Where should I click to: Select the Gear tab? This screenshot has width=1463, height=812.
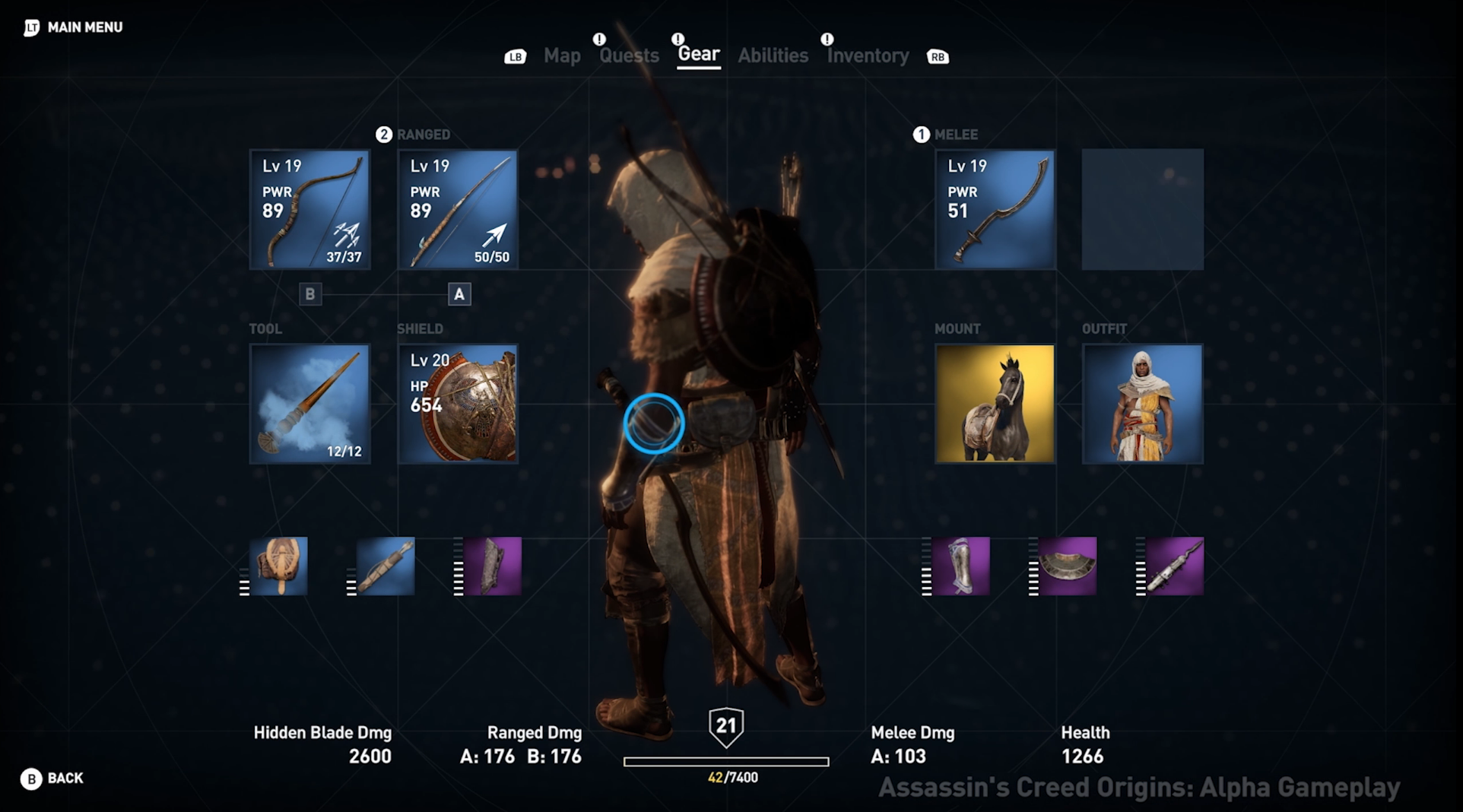[698, 54]
